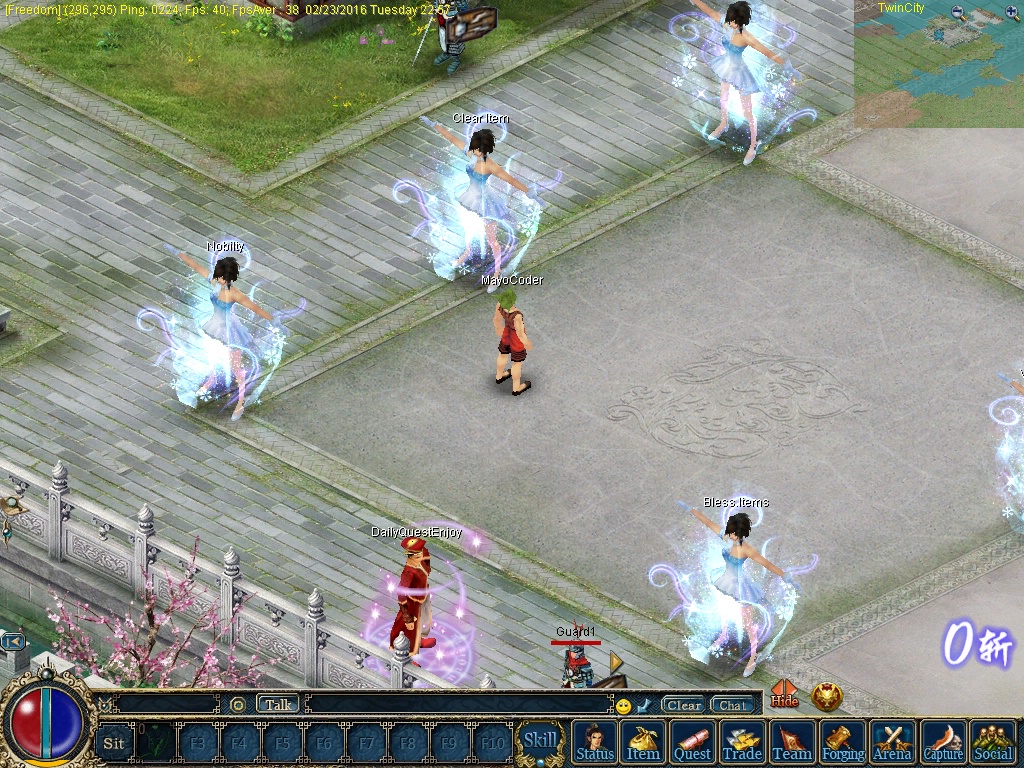Open the Status panel
Viewport: 1024px width, 768px height.
tap(595, 742)
